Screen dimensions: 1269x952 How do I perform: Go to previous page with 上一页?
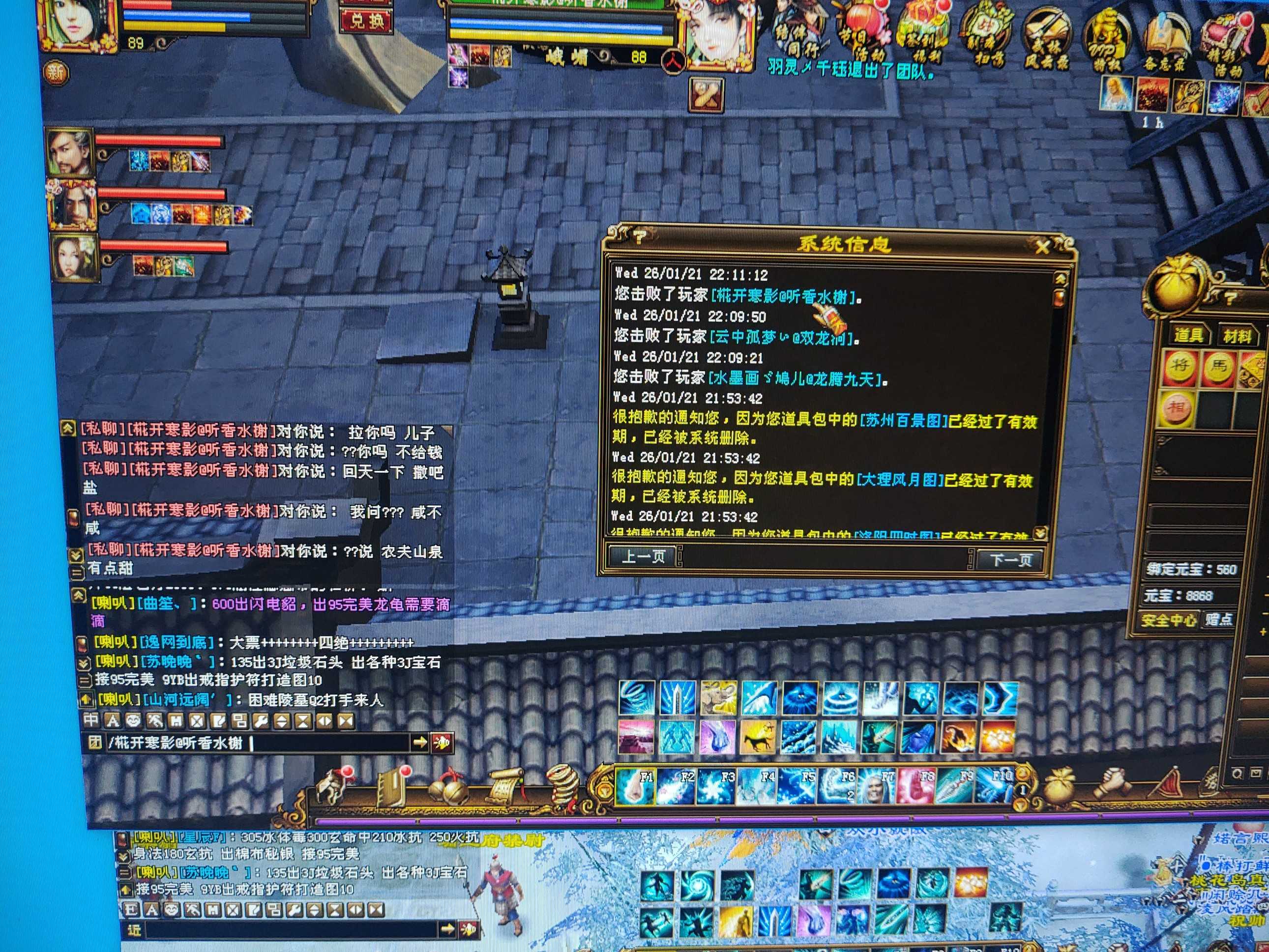[x=643, y=556]
